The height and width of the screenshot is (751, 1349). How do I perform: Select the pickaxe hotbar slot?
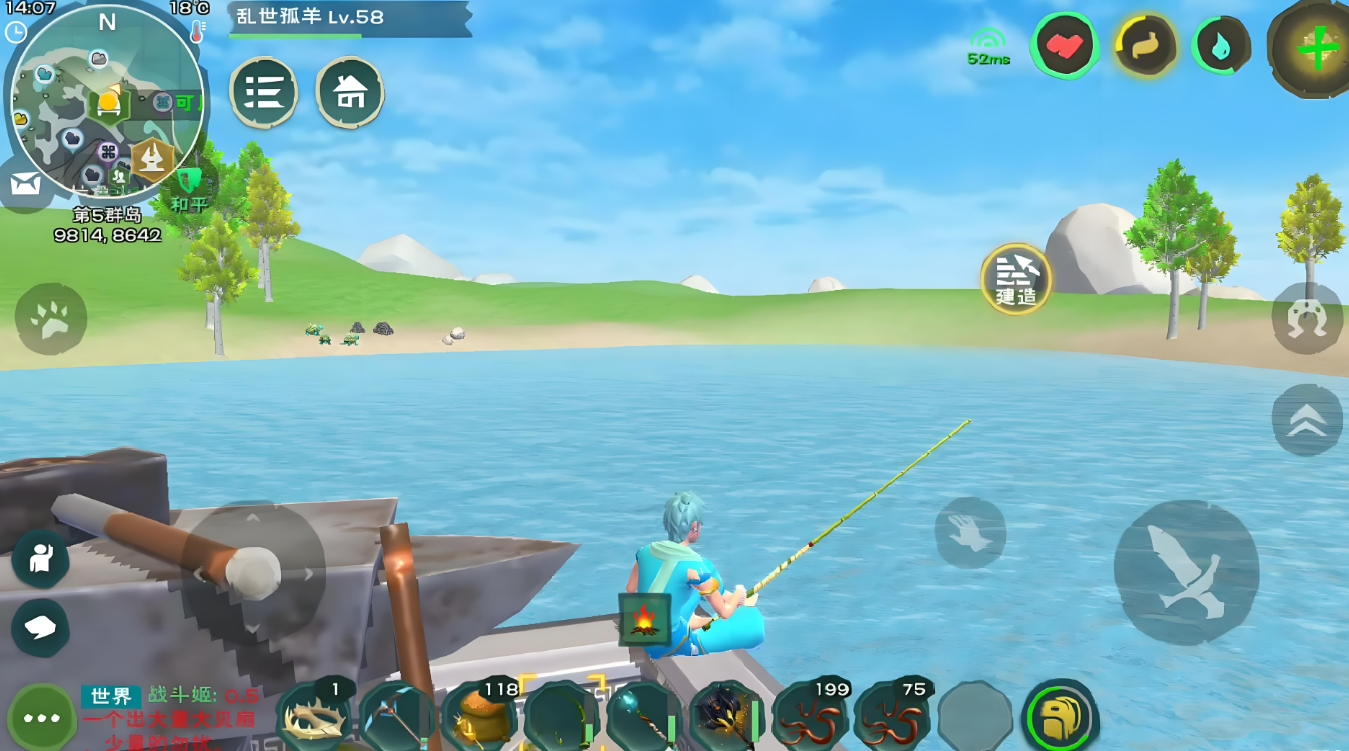(x=397, y=716)
